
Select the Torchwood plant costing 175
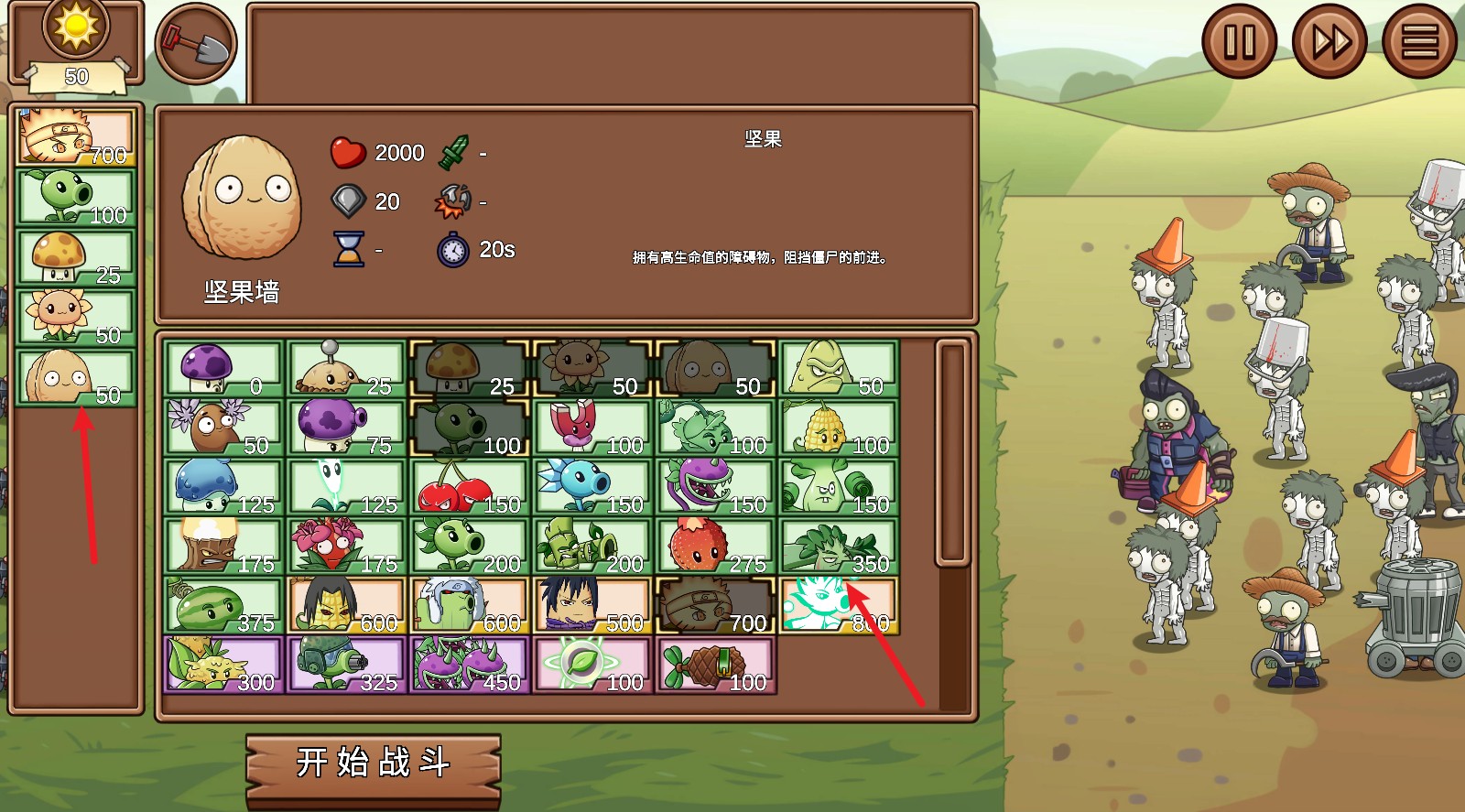coord(222,545)
